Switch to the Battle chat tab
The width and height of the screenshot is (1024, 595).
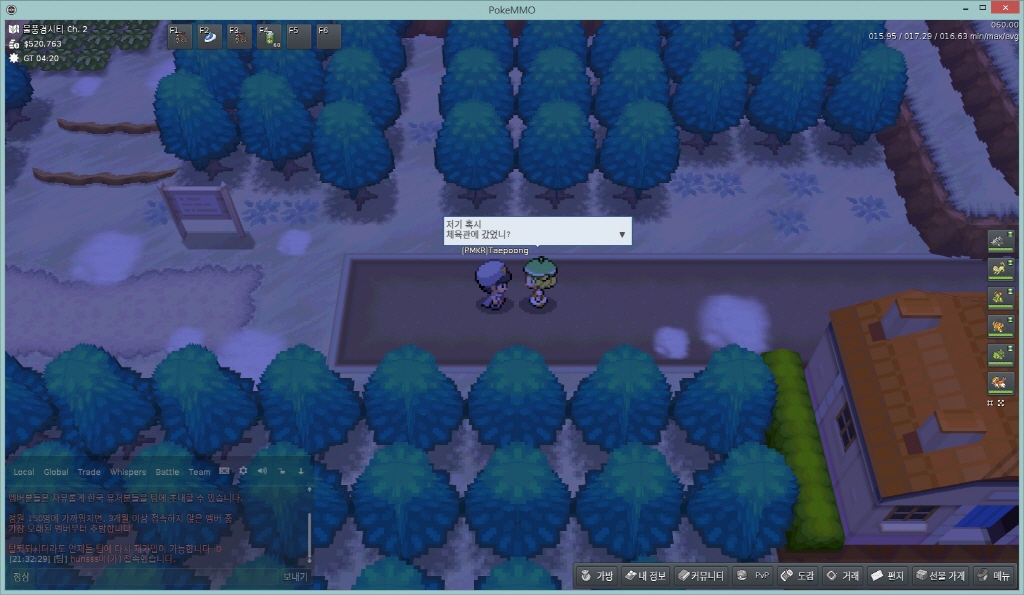[167, 472]
